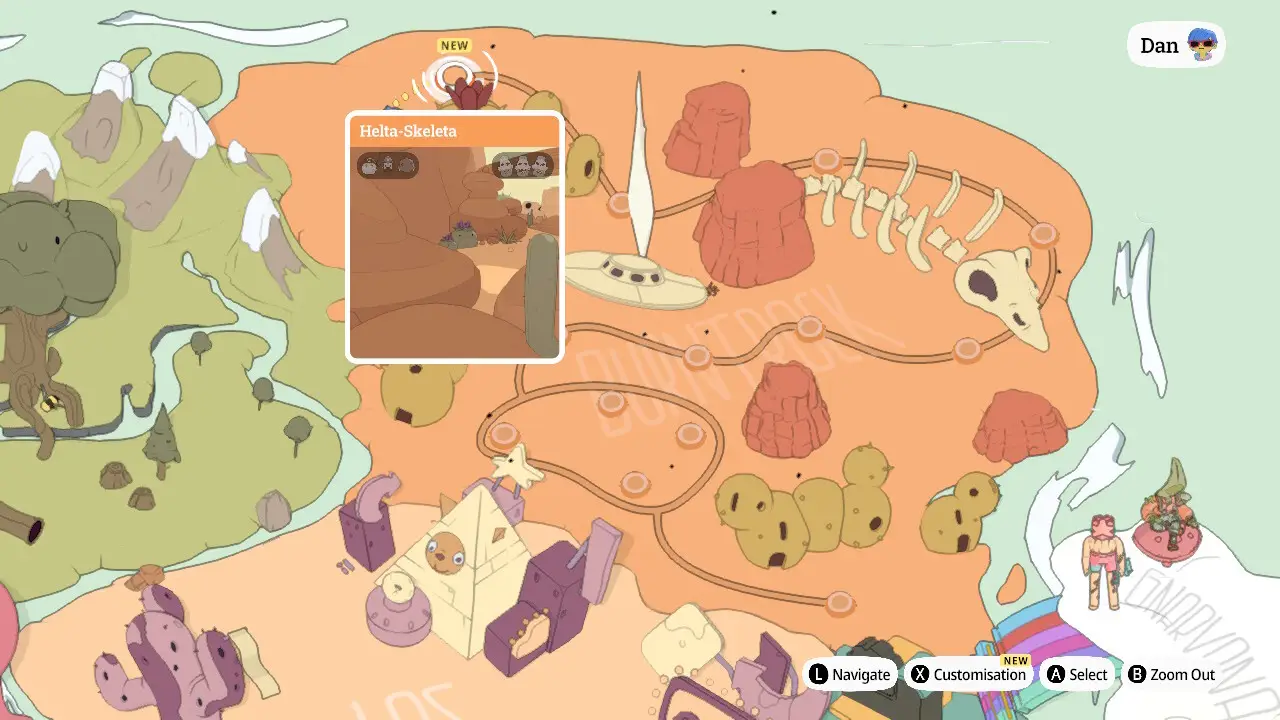Open the Helta-Skeleta level preview card
Image resolution: width=1280 pixels, height=720 pixels.
[x=455, y=237]
